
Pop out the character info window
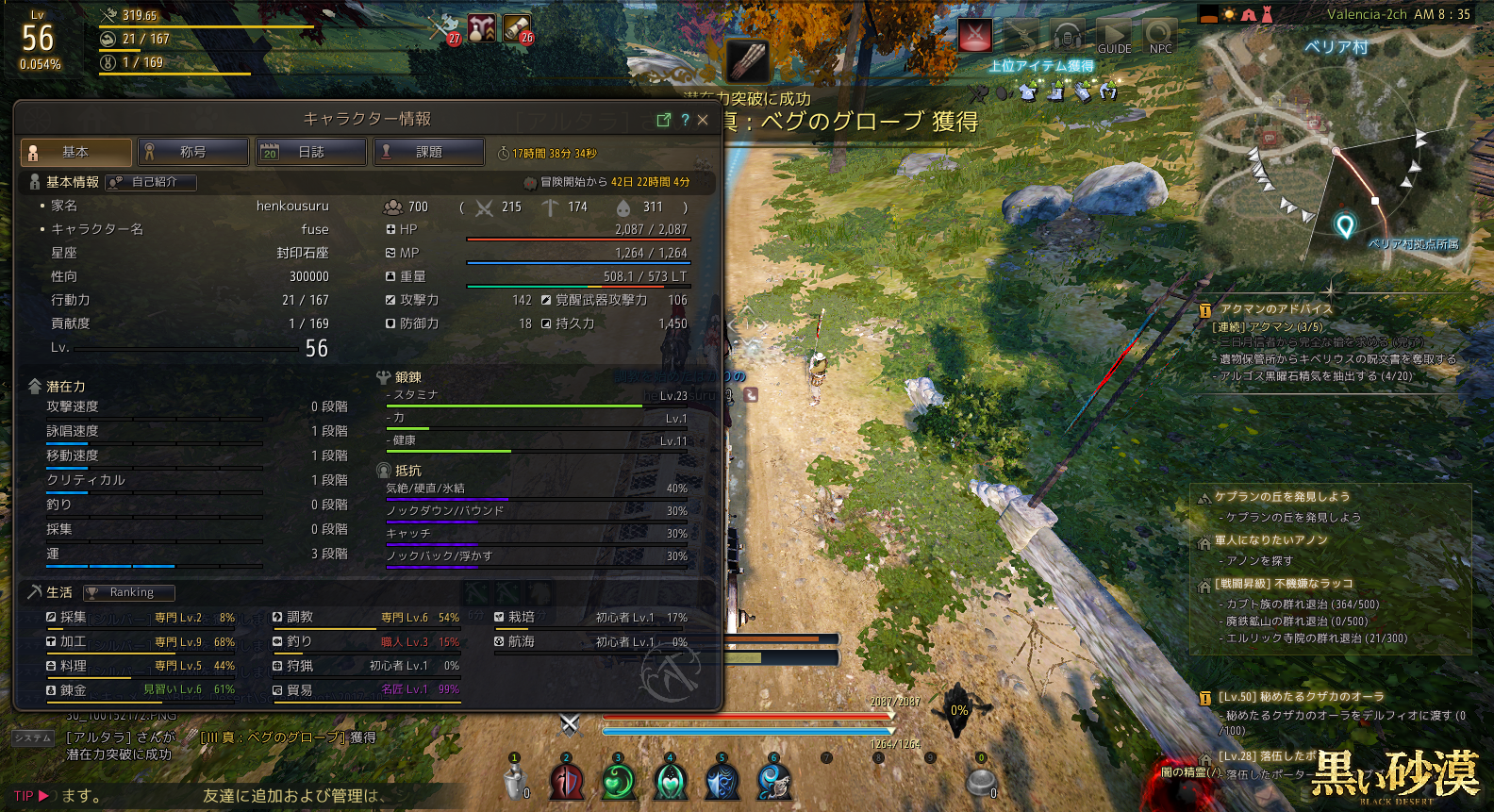(x=663, y=120)
